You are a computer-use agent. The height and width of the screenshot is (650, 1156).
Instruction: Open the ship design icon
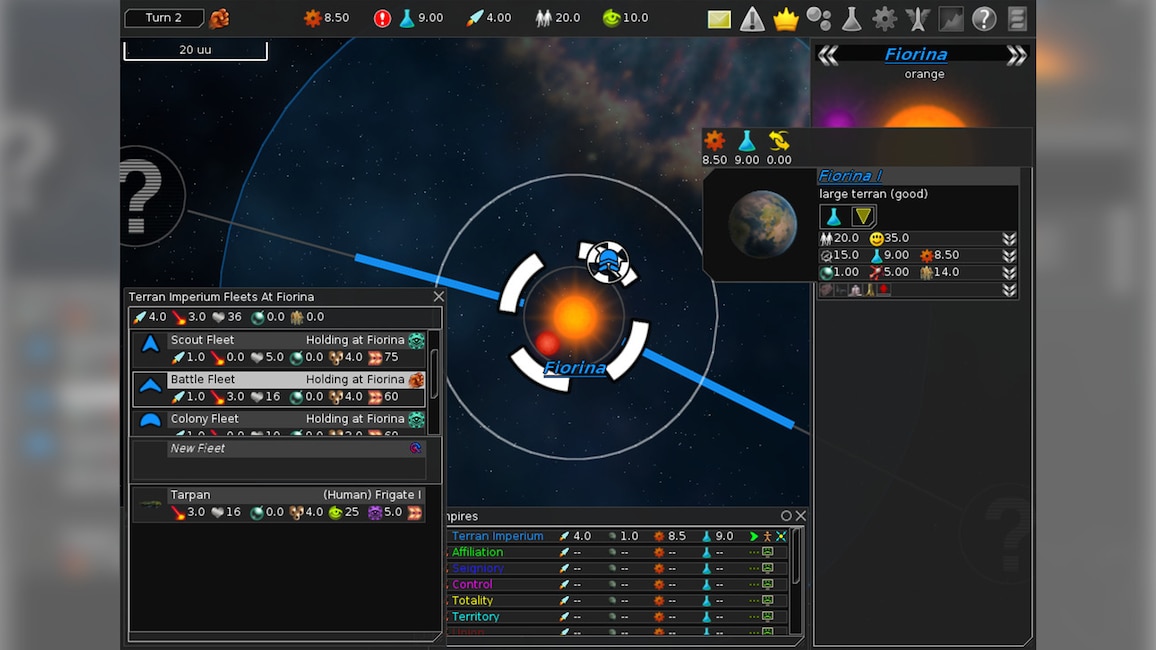(917, 19)
